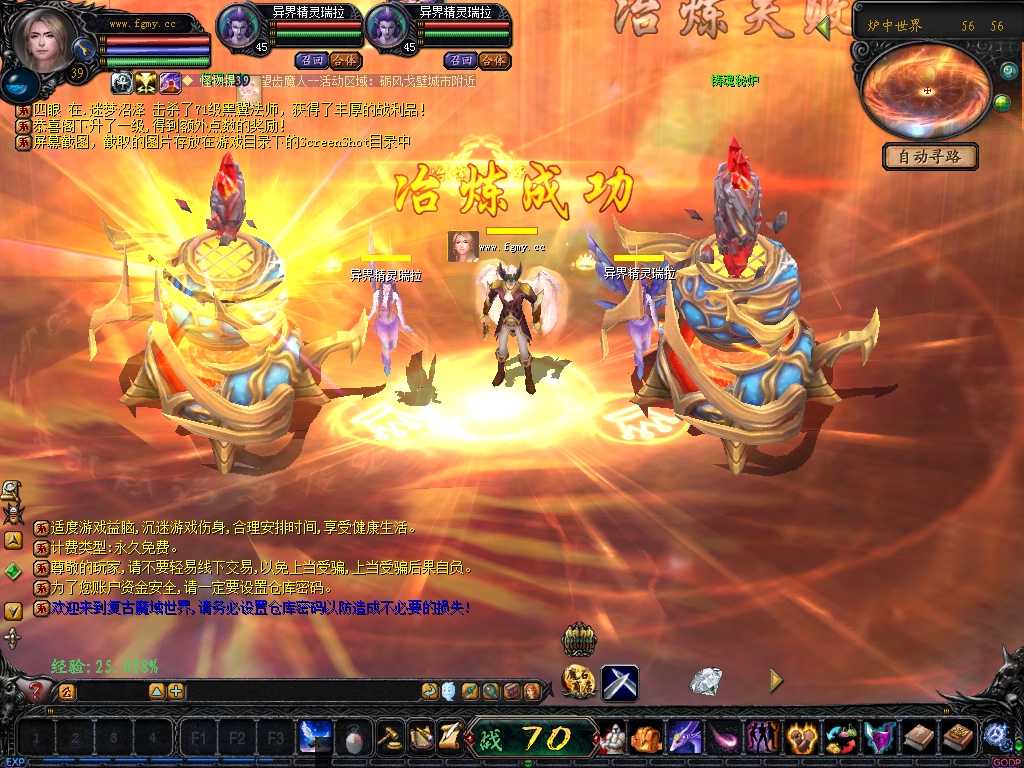Activate the crossed swords skill icon
The image size is (1024, 768).
tap(620, 683)
